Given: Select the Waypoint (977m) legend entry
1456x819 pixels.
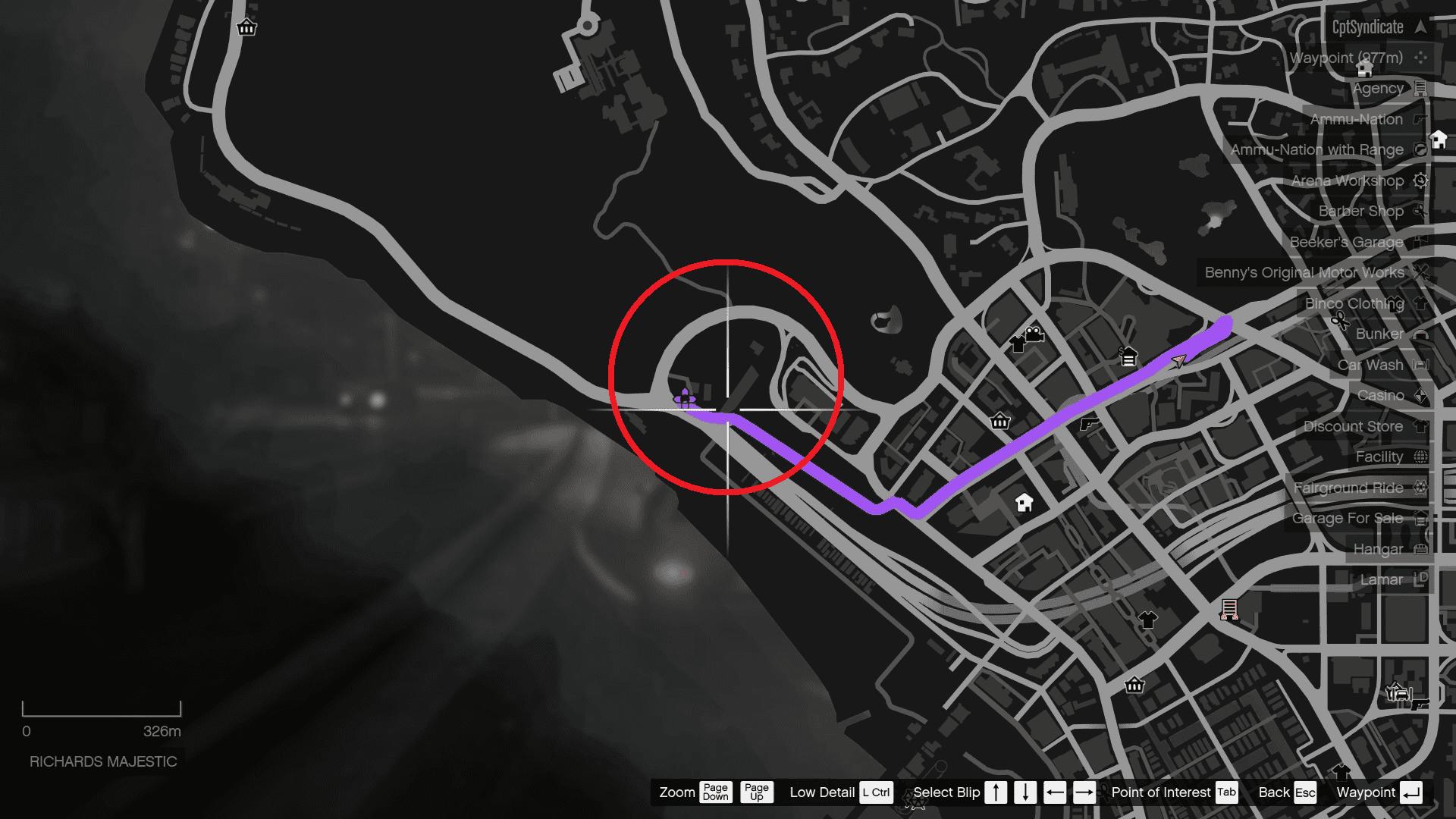Looking at the screenshot, I should pyautogui.click(x=1346, y=58).
